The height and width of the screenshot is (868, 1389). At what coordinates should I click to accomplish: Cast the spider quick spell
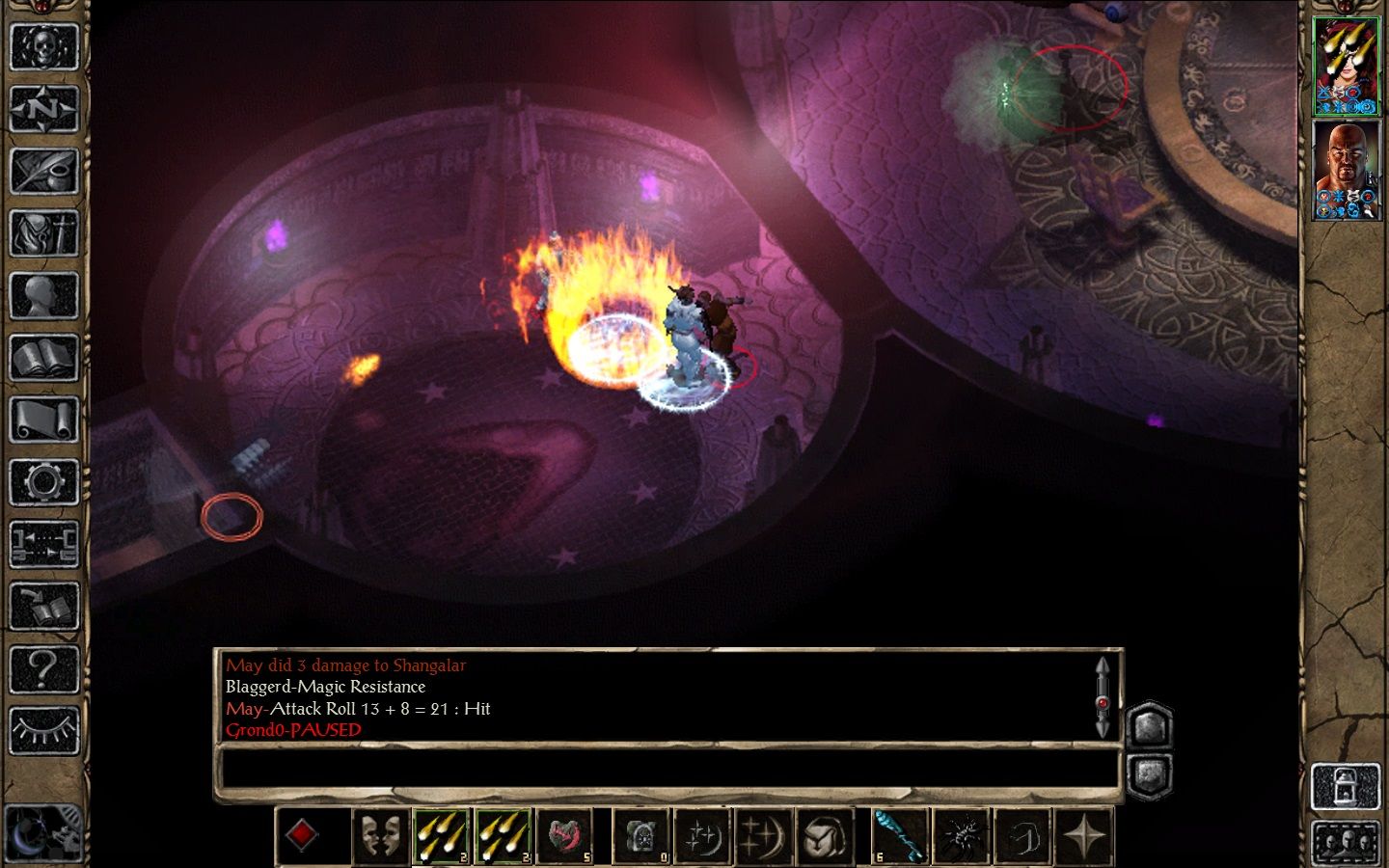tap(962, 835)
